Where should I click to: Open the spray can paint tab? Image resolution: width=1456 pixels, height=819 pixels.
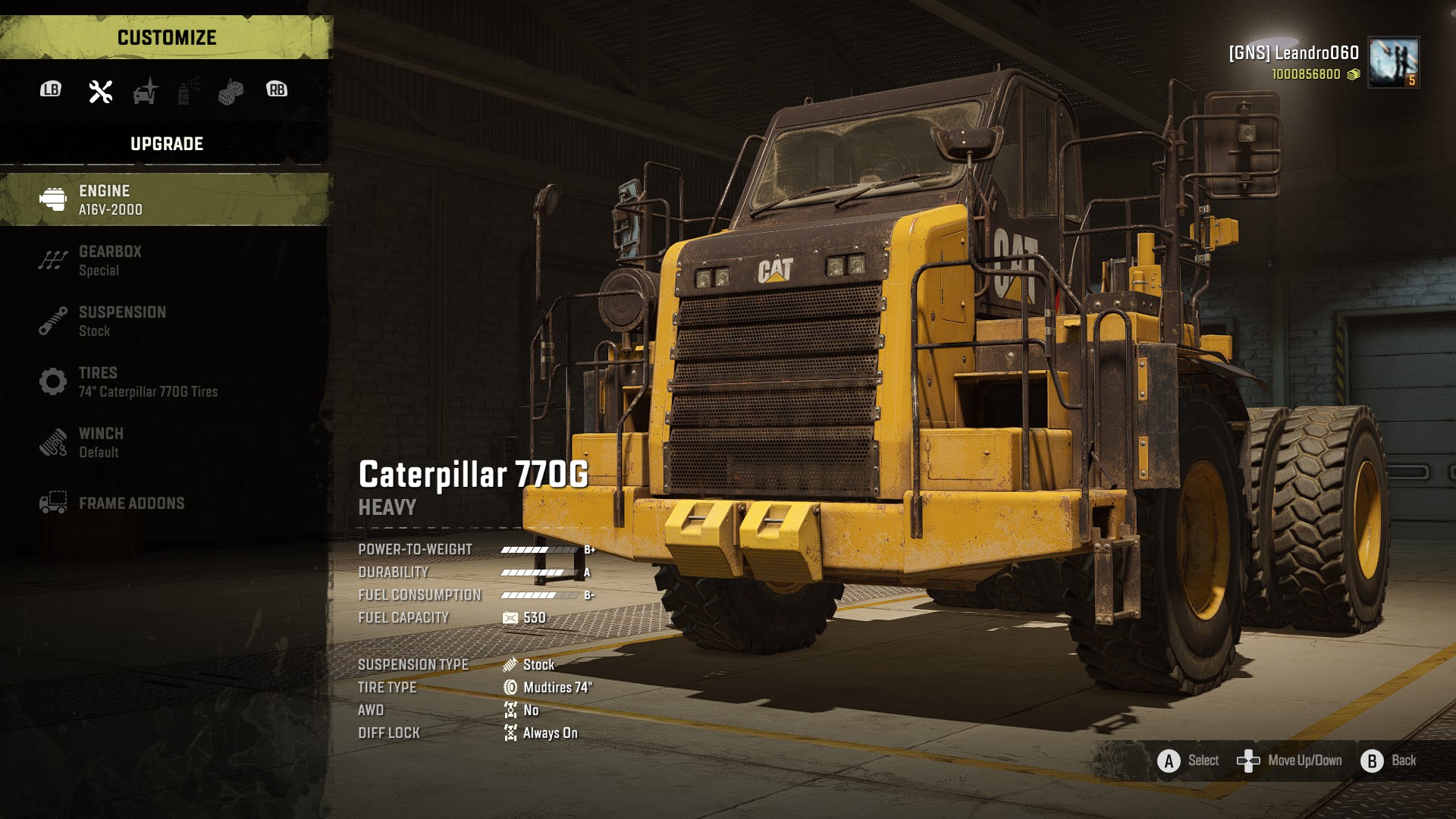pos(187,91)
